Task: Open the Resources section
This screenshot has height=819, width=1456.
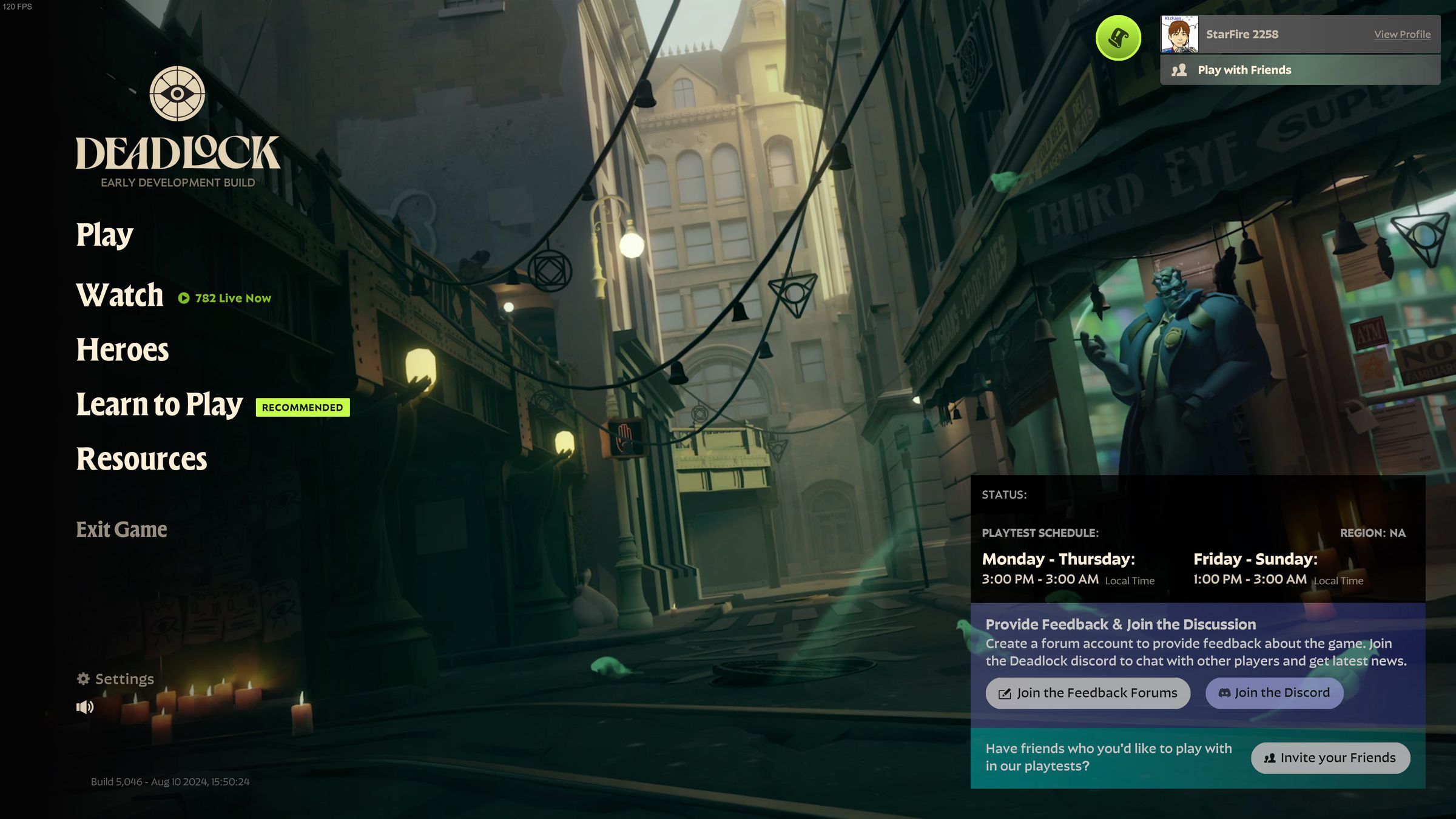Action: click(x=141, y=460)
